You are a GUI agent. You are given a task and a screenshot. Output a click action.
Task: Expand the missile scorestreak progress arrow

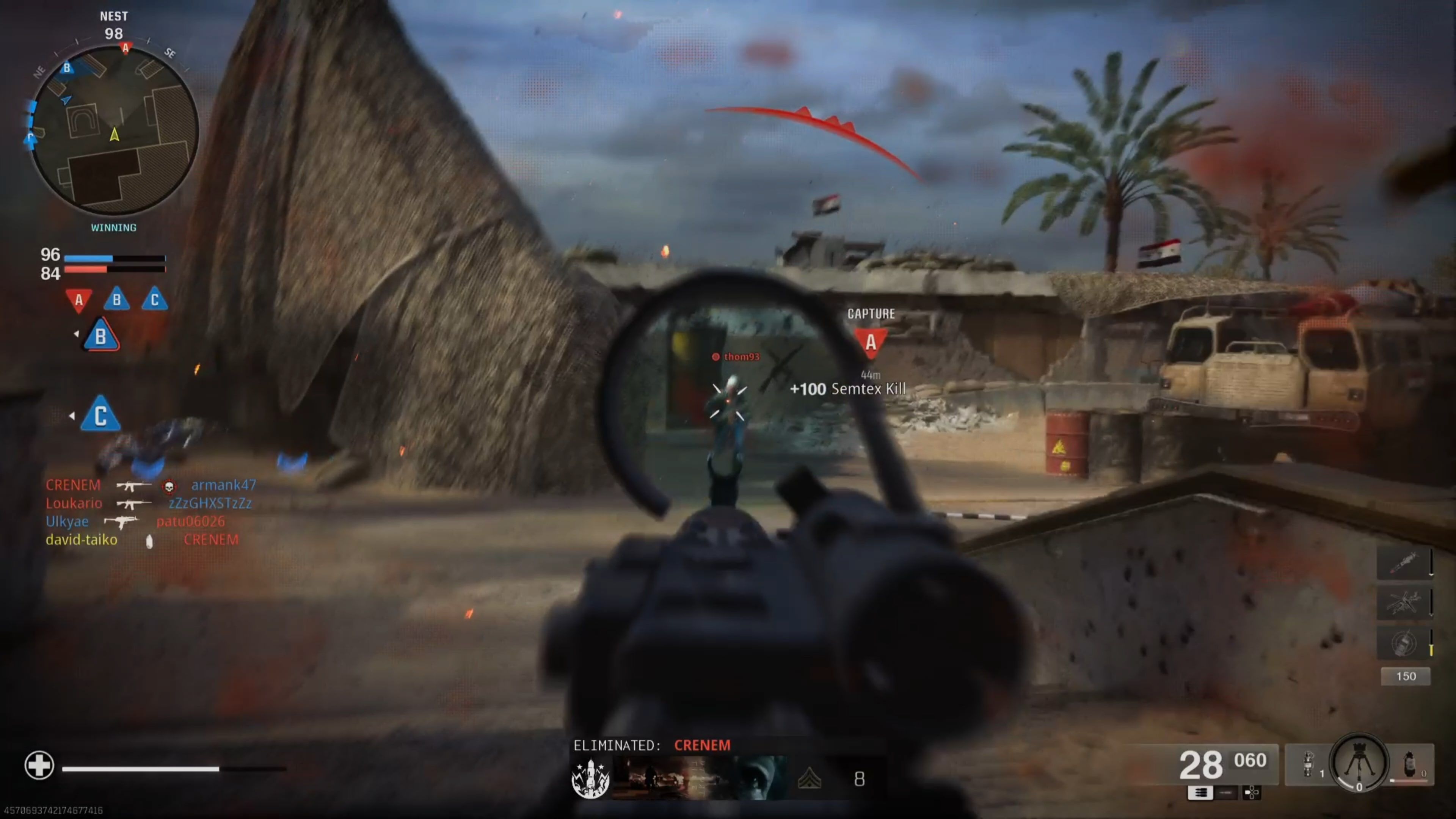1431,575
